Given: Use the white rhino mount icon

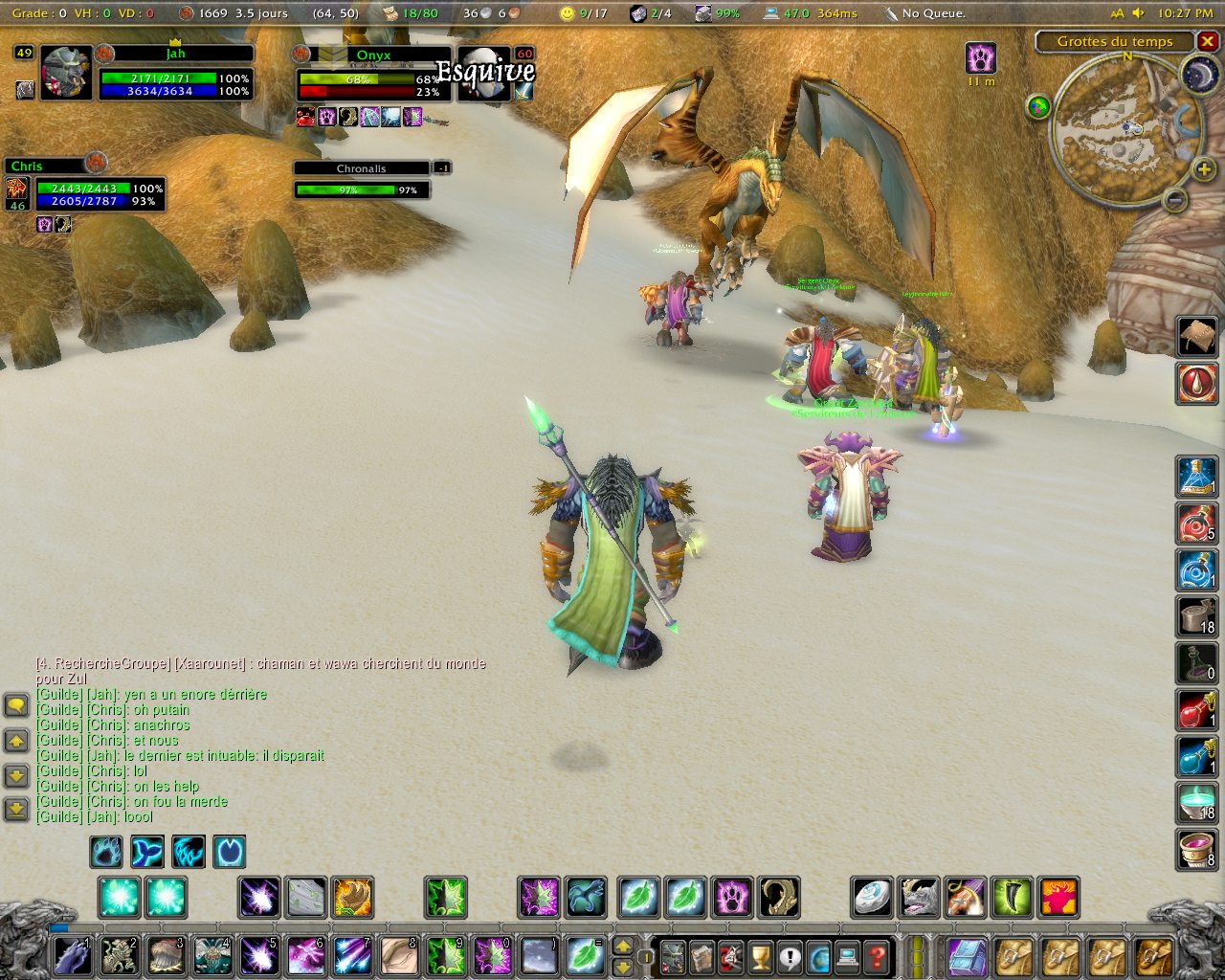Looking at the screenshot, I should (919, 898).
